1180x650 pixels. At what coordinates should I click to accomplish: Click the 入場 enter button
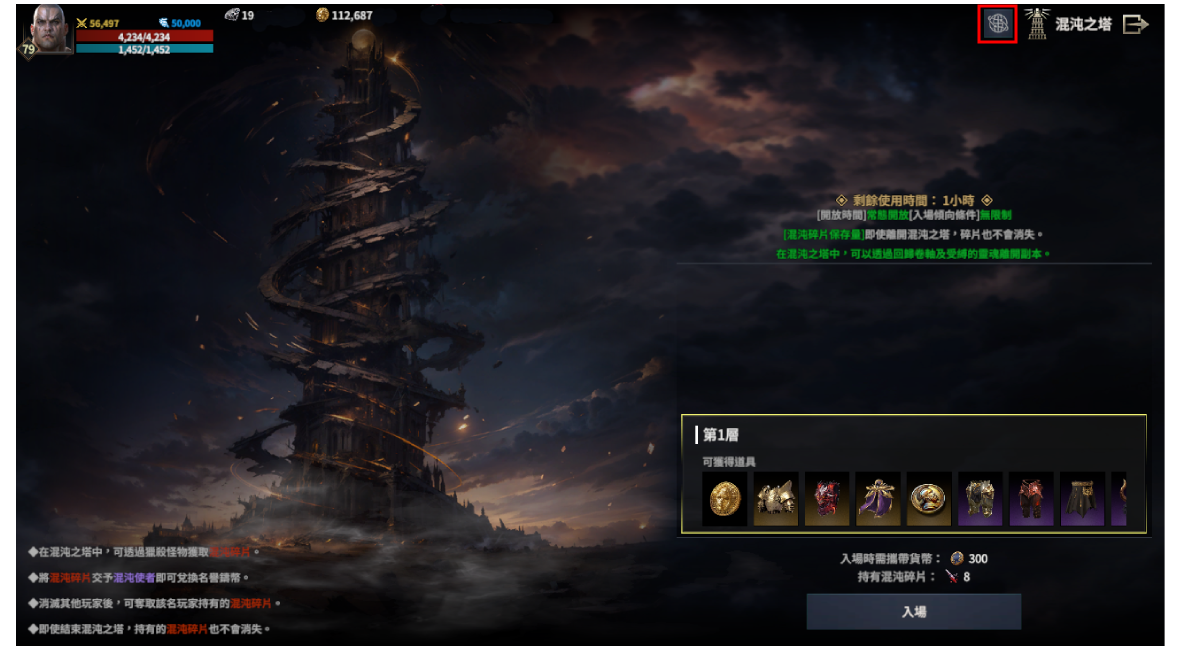coord(913,611)
